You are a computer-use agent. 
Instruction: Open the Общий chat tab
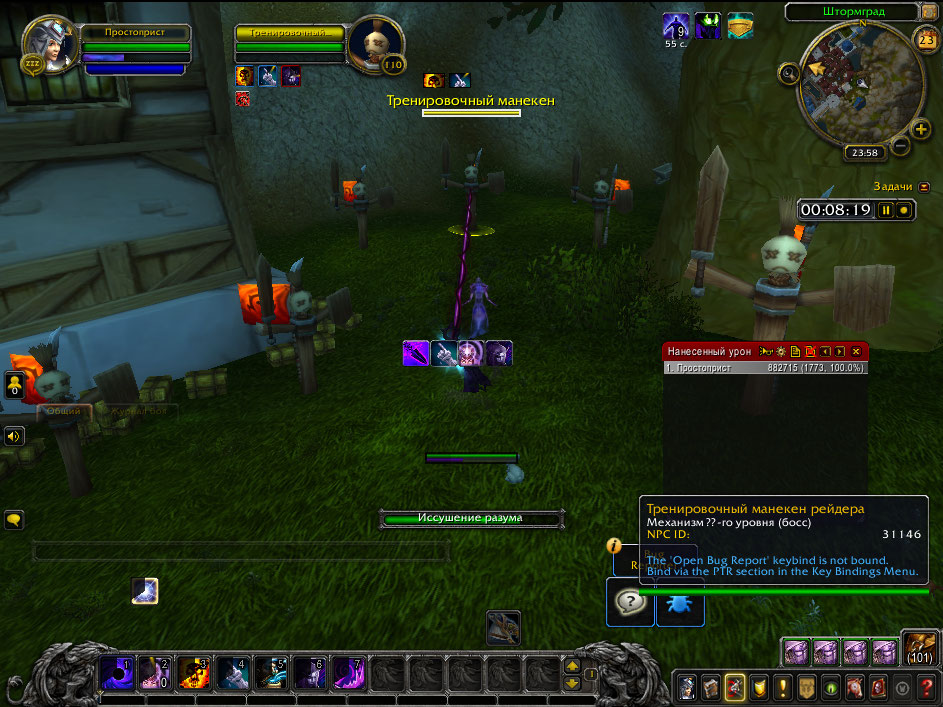pos(64,411)
